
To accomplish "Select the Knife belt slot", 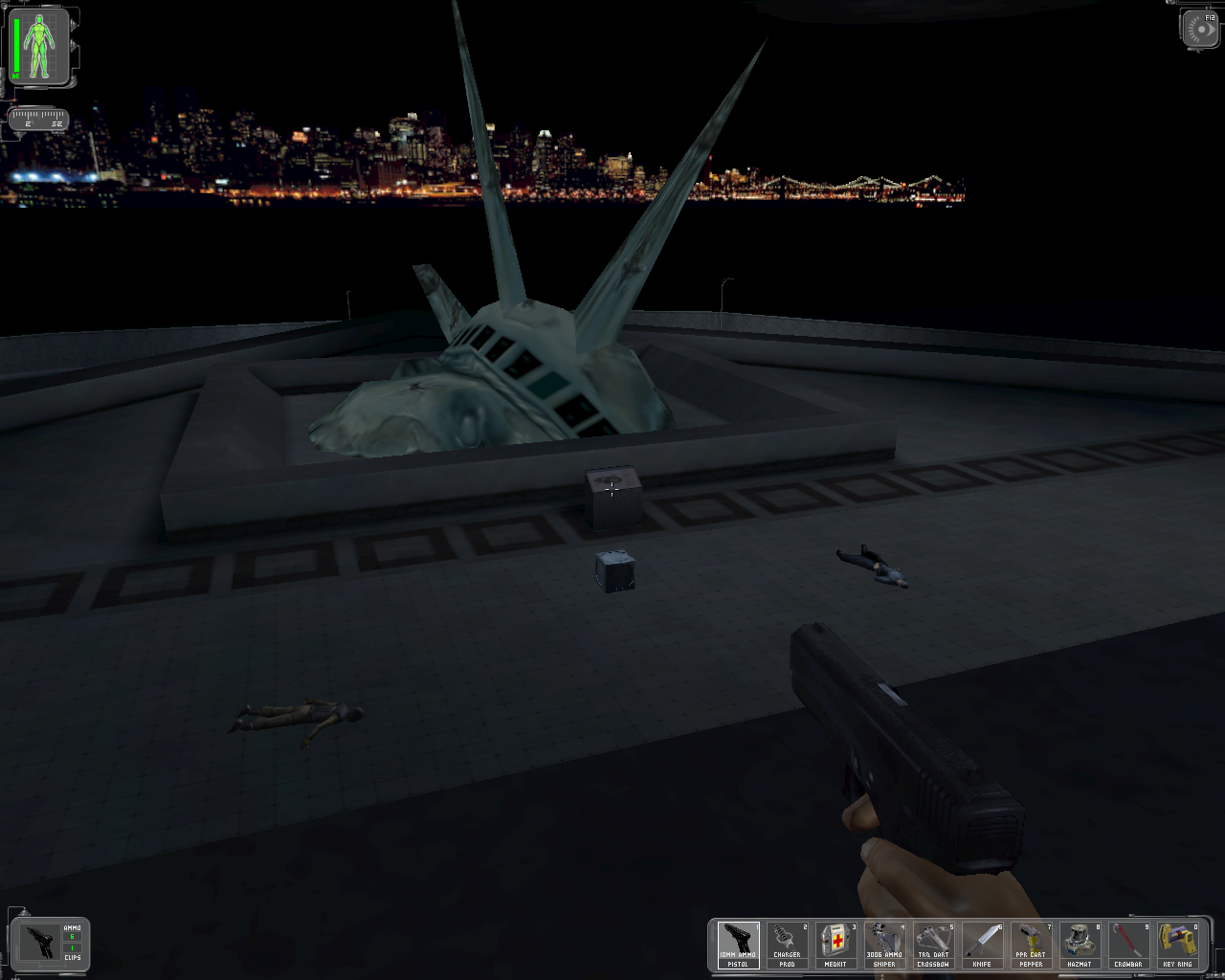I will (982, 944).
